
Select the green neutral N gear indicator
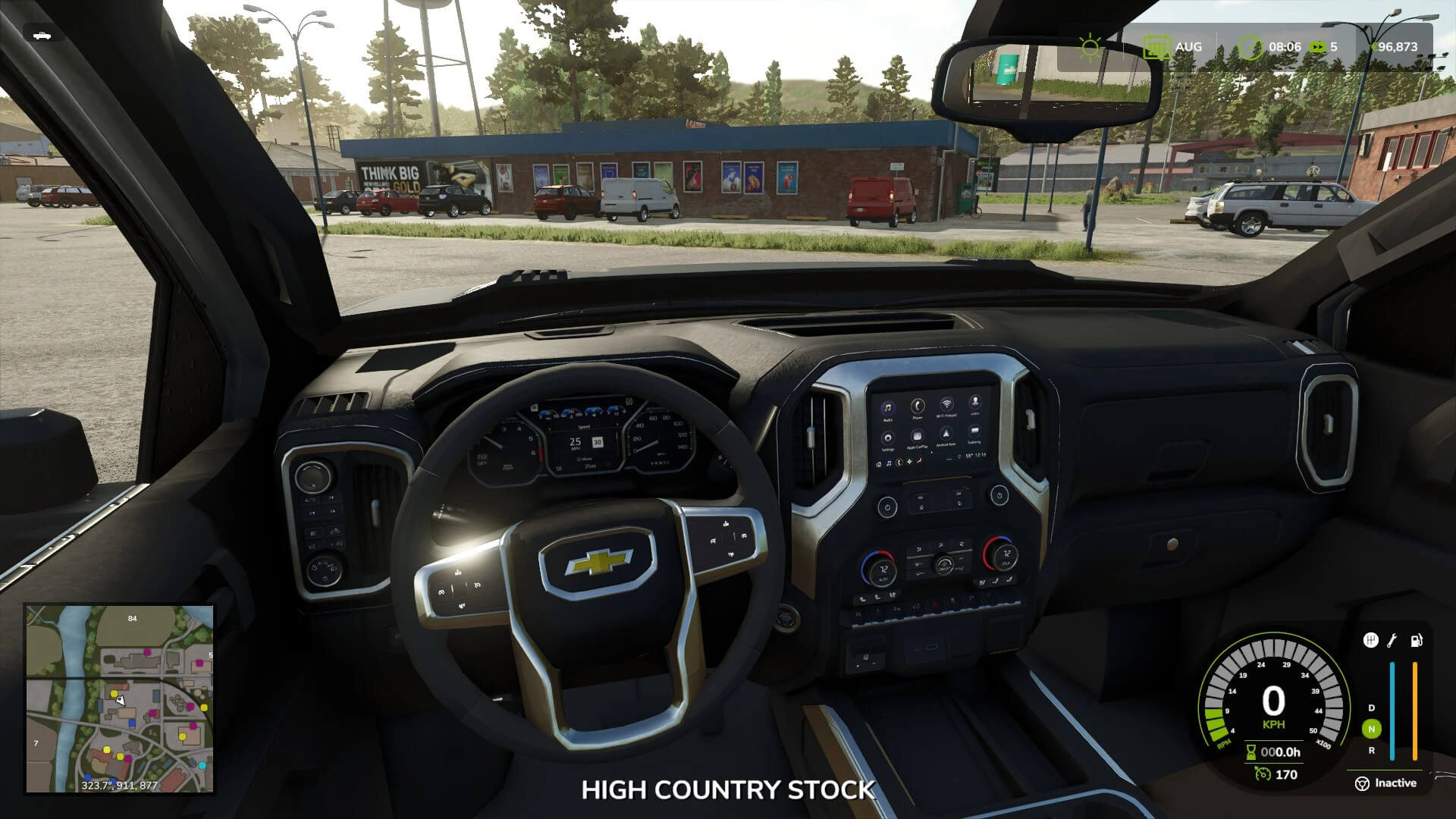(x=1371, y=729)
